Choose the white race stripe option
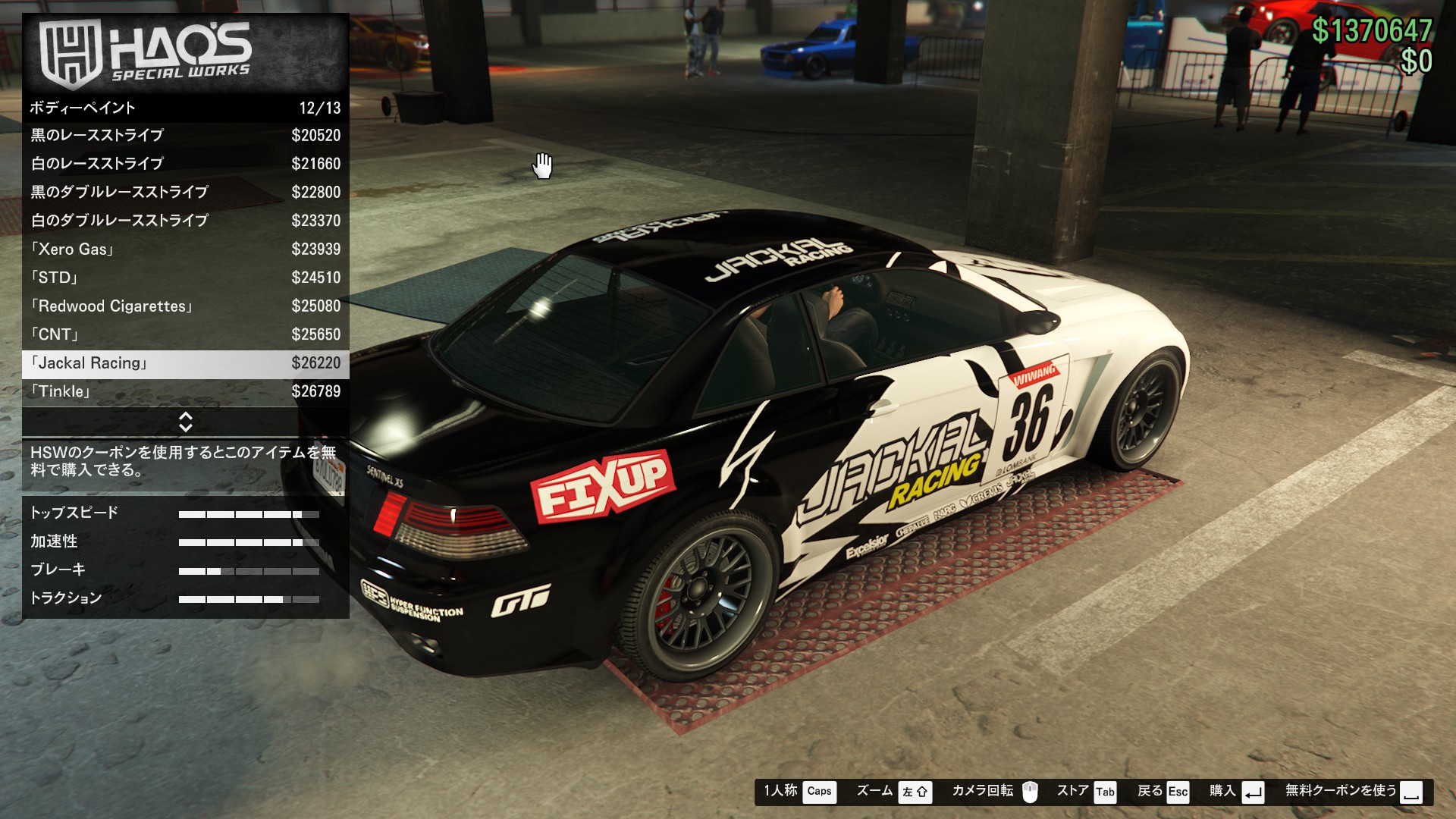 tap(185, 164)
